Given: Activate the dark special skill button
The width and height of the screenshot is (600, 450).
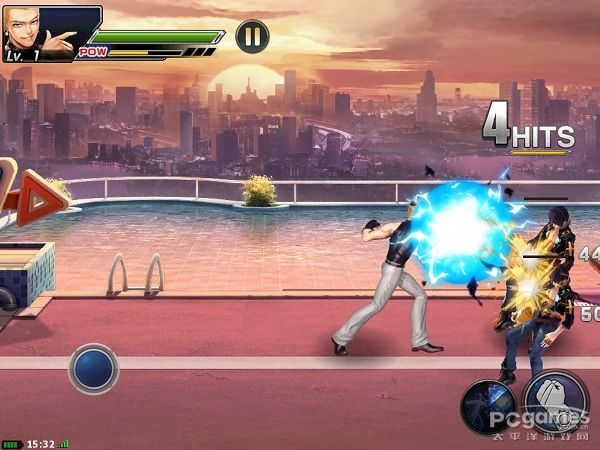Looking at the screenshot, I should [487, 407].
